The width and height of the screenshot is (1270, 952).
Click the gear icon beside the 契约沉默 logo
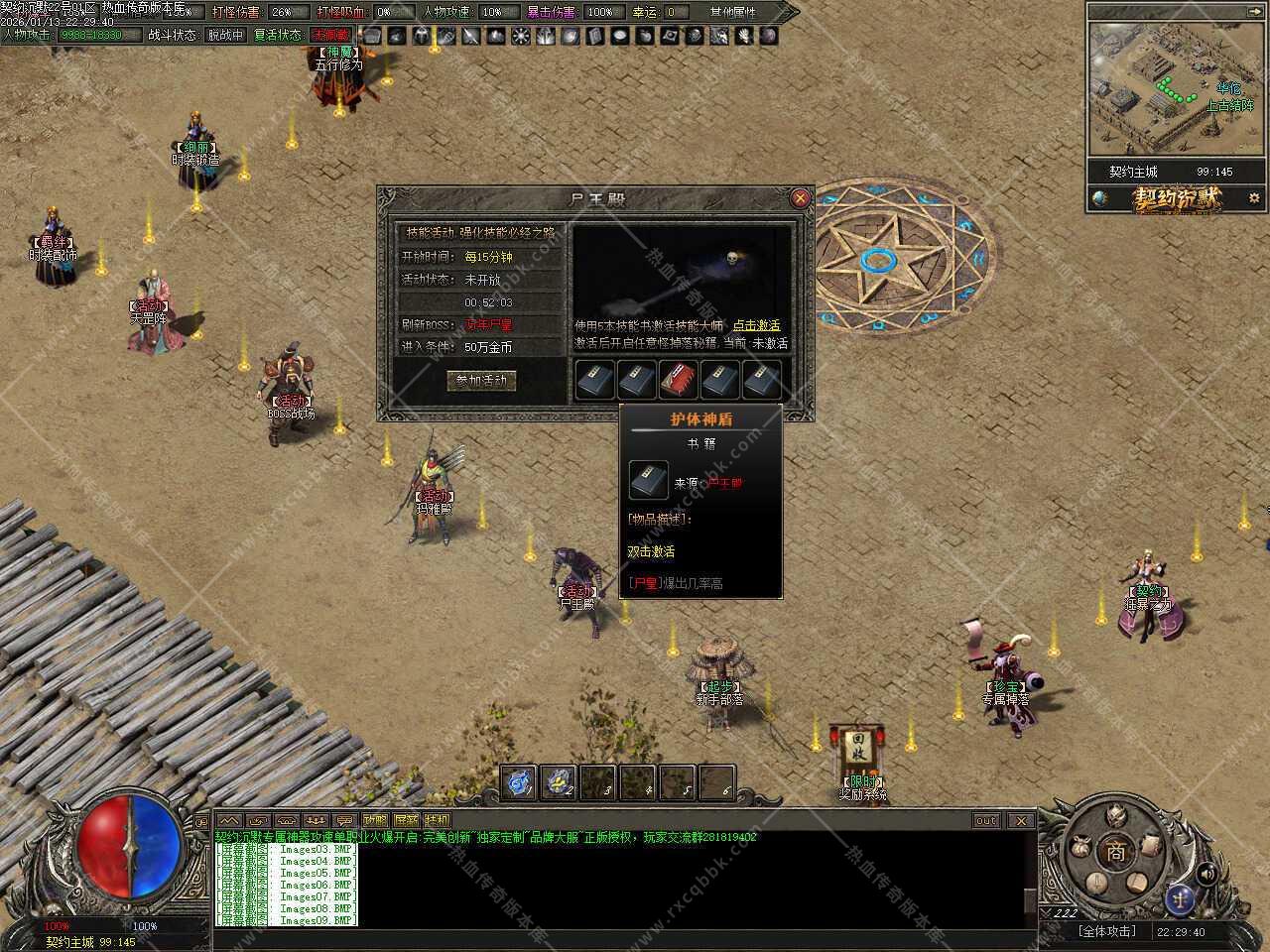pyautogui.click(x=1253, y=198)
